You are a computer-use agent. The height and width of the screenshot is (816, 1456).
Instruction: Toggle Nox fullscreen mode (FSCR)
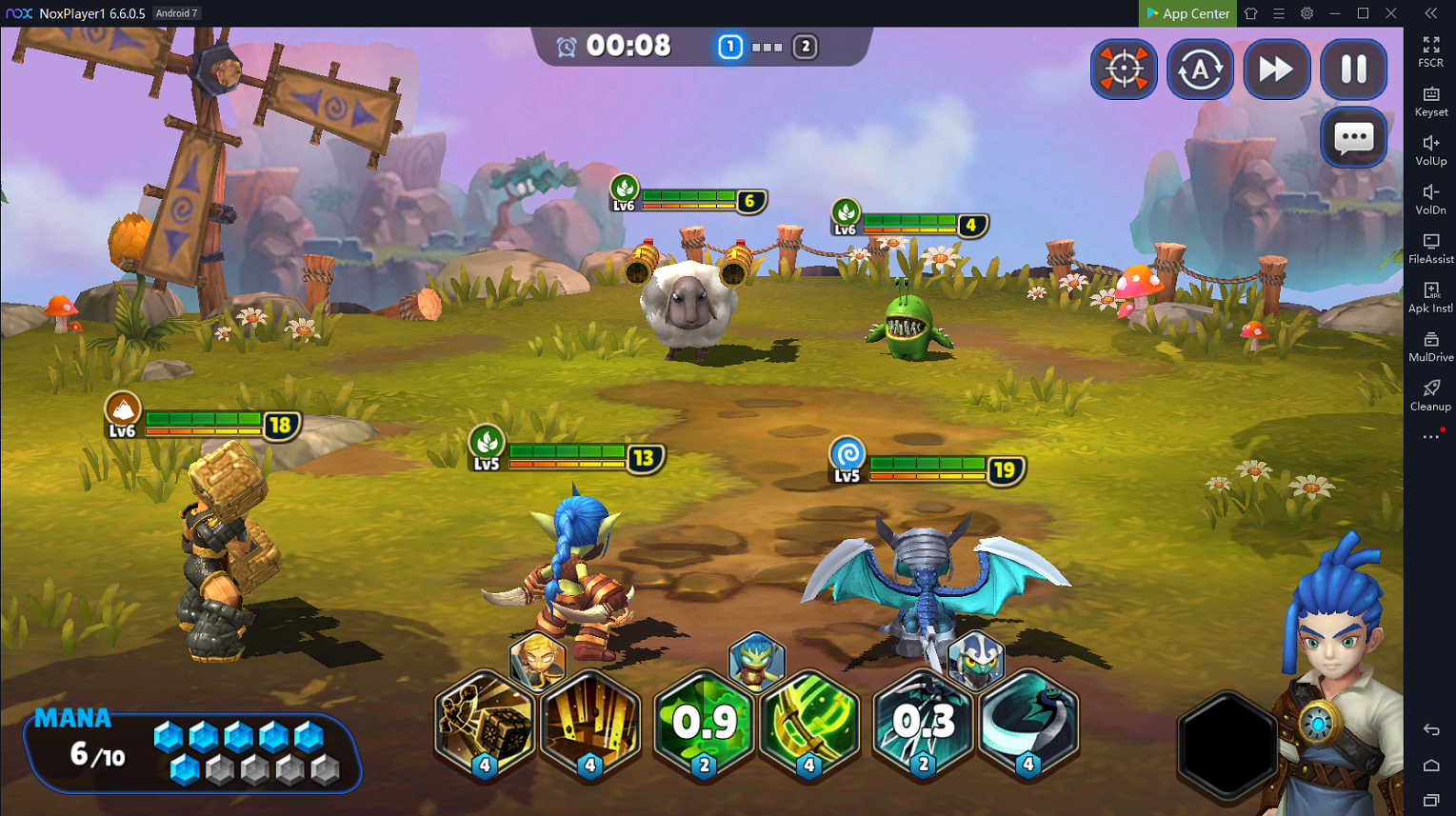[x=1430, y=51]
